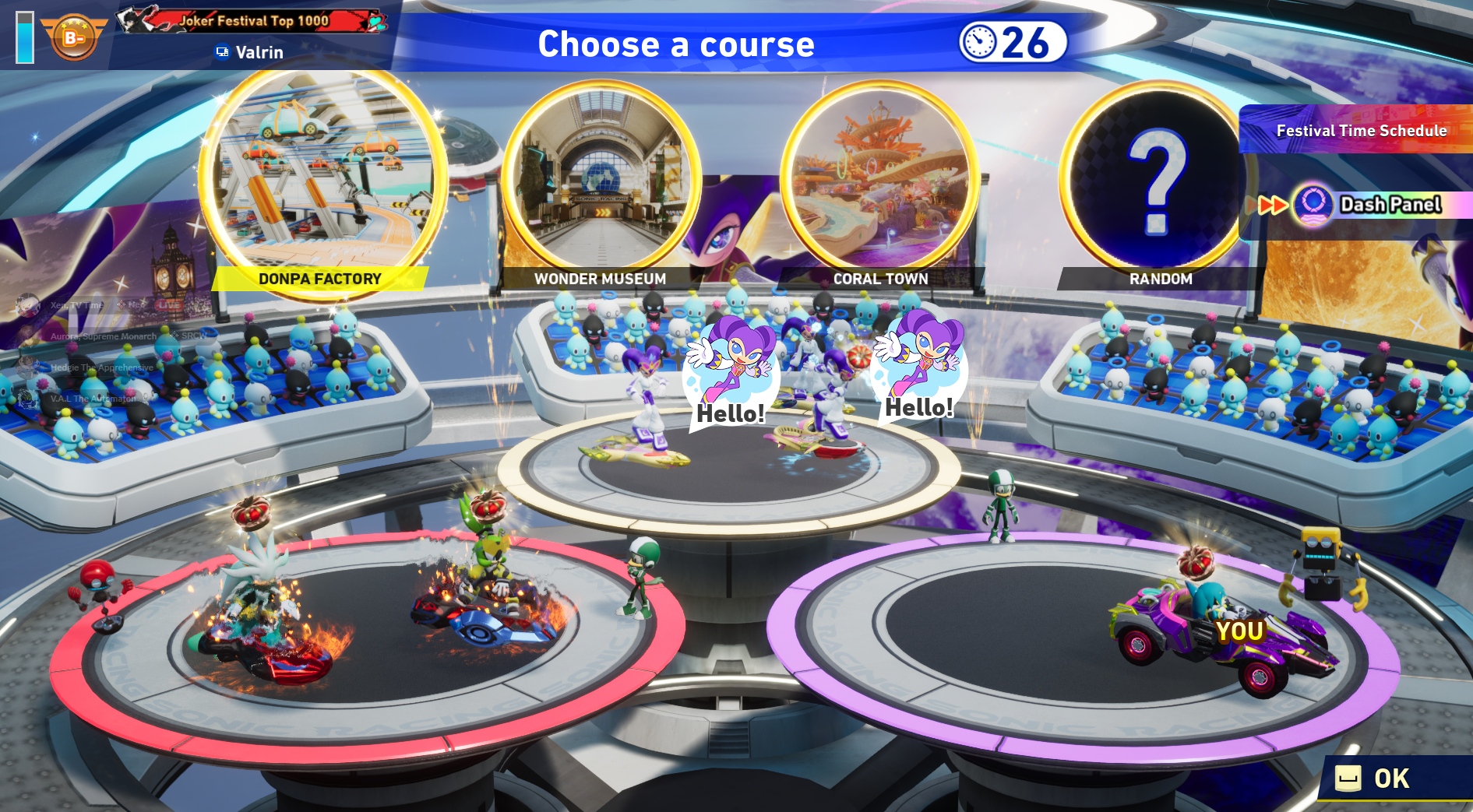Select the Random course option
Viewport: 1473px width, 812px height.
(x=1158, y=181)
